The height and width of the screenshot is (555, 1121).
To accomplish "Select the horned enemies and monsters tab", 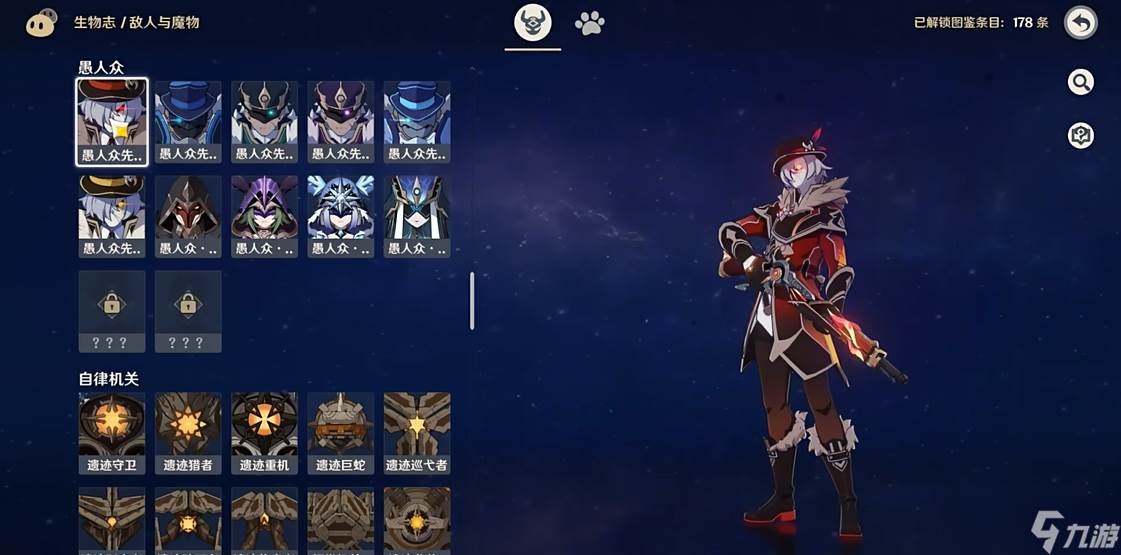I will [x=533, y=23].
